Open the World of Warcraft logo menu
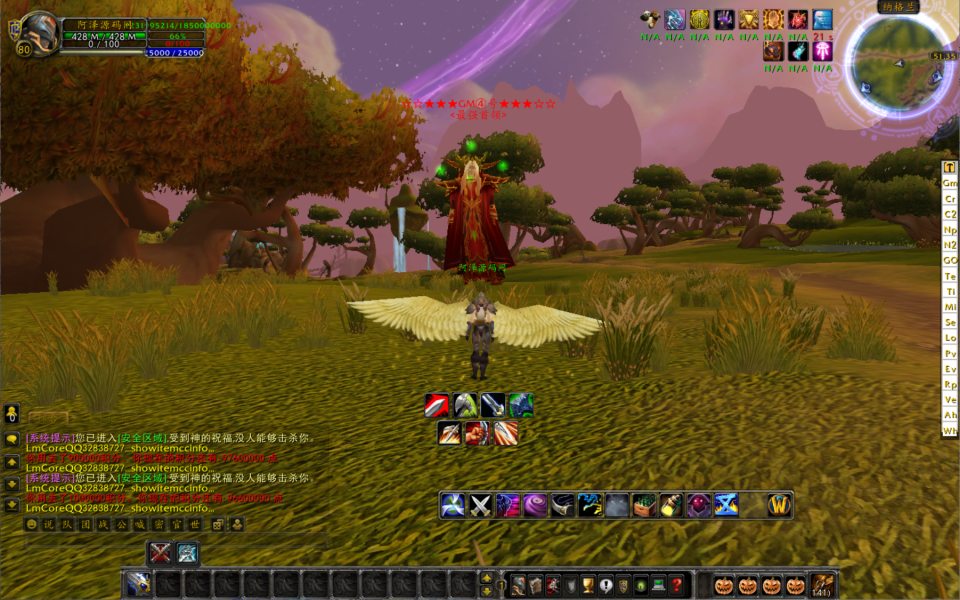The width and height of the screenshot is (960, 600). tap(780, 505)
